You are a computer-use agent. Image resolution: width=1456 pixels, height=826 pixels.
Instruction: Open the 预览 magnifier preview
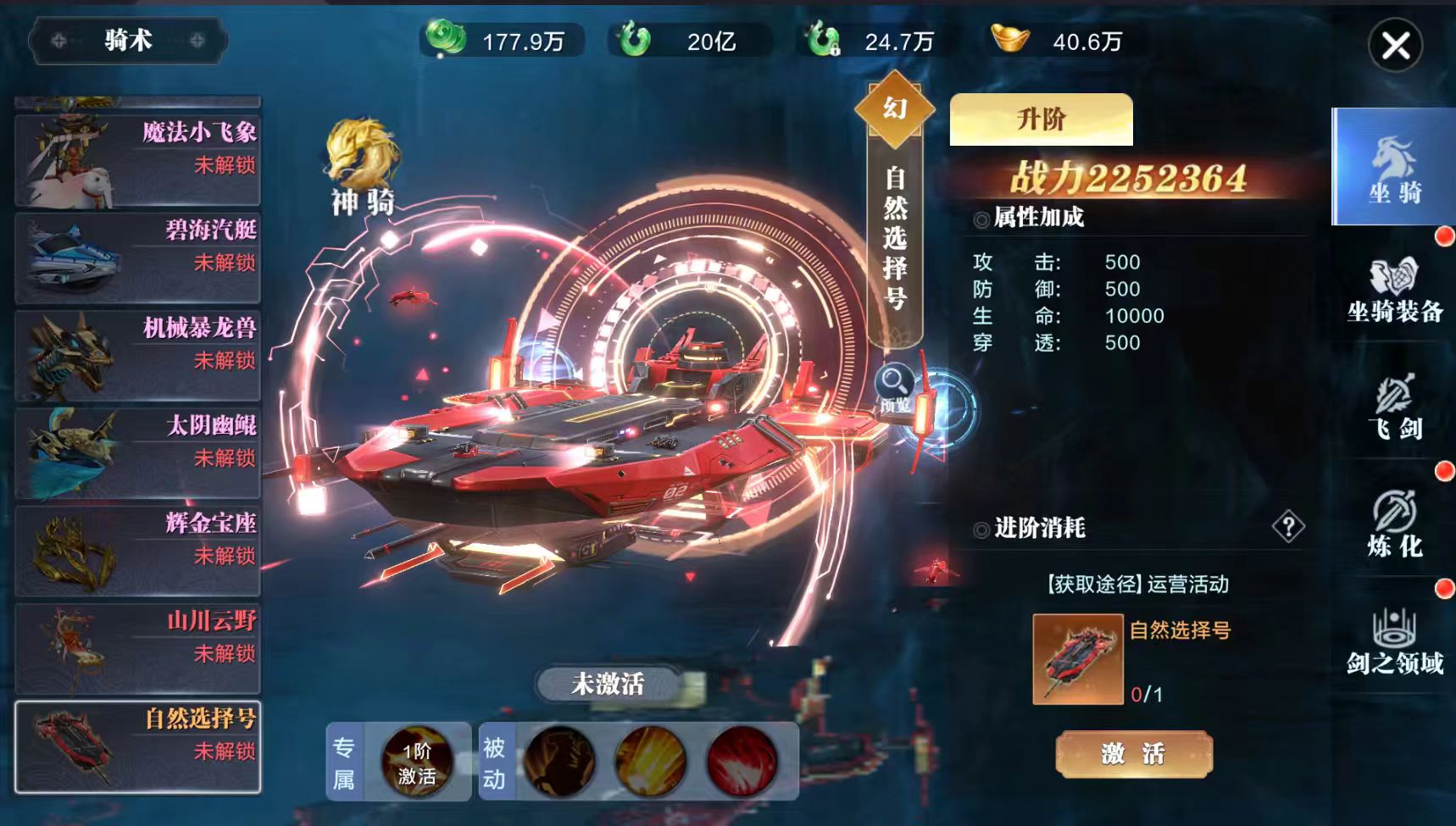click(x=895, y=387)
